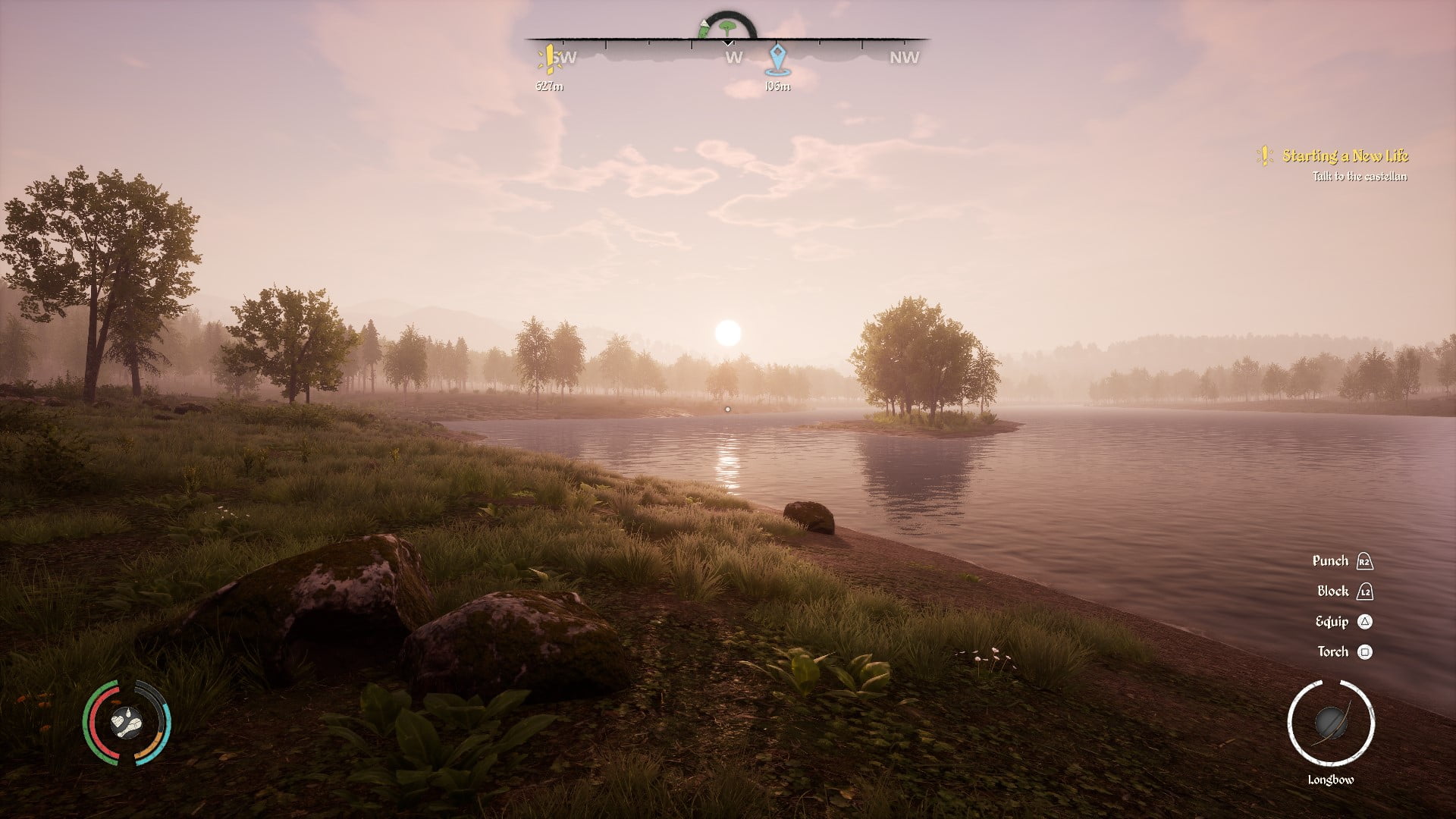Click the heart icon in the status circle

coord(118,720)
